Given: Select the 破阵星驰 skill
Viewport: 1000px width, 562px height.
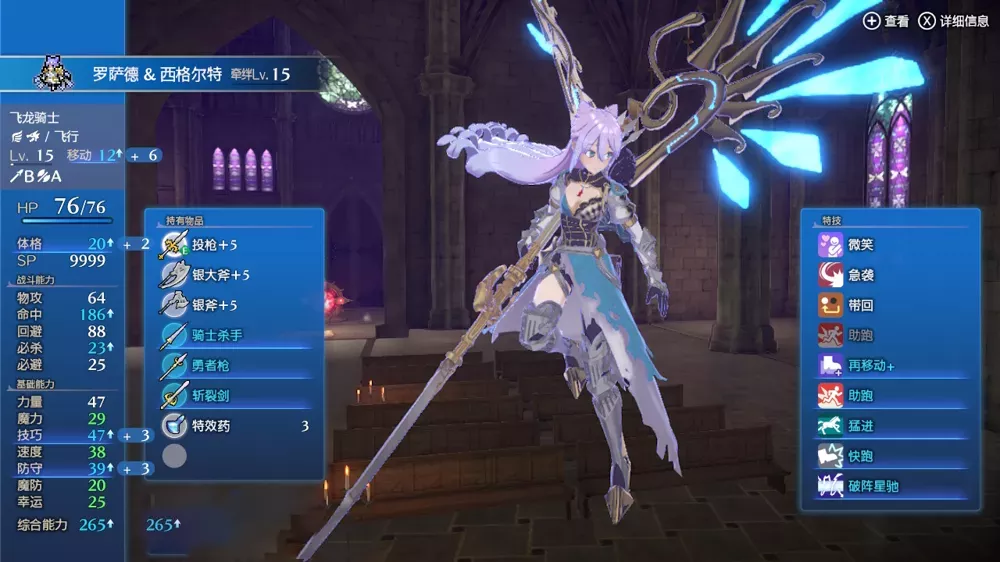Looking at the screenshot, I should [895, 487].
